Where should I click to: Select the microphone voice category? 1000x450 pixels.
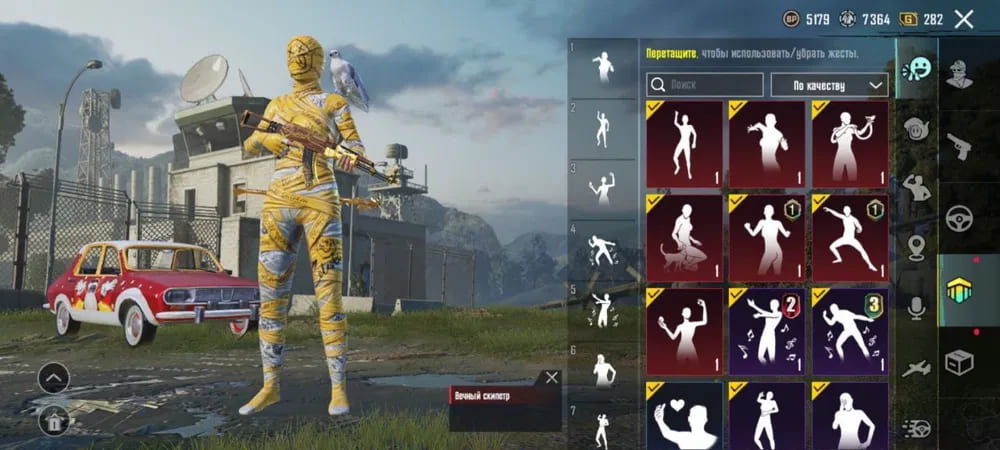coord(916,307)
